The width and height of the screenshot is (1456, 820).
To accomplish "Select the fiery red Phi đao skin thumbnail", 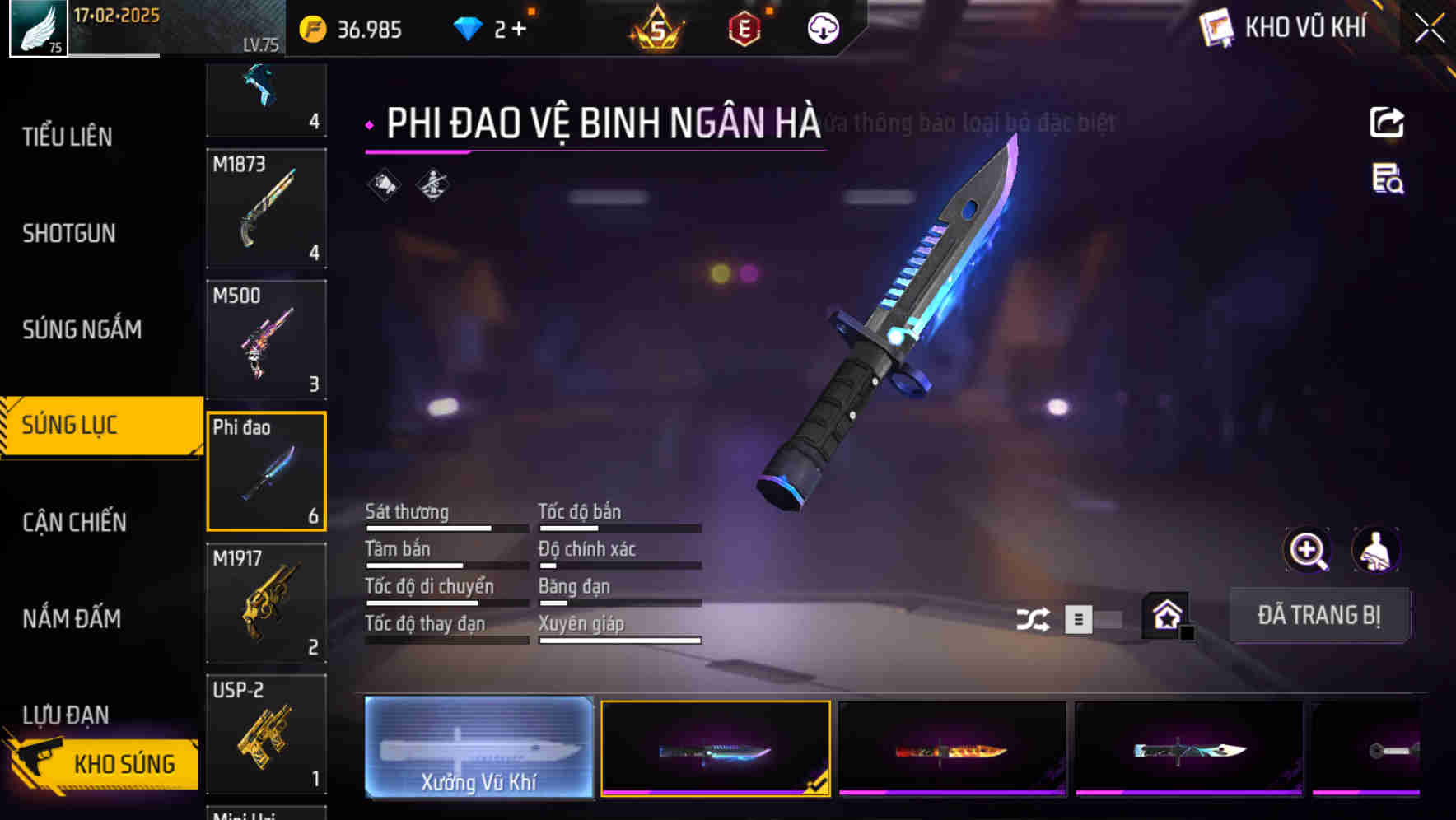I will point(951,748).
